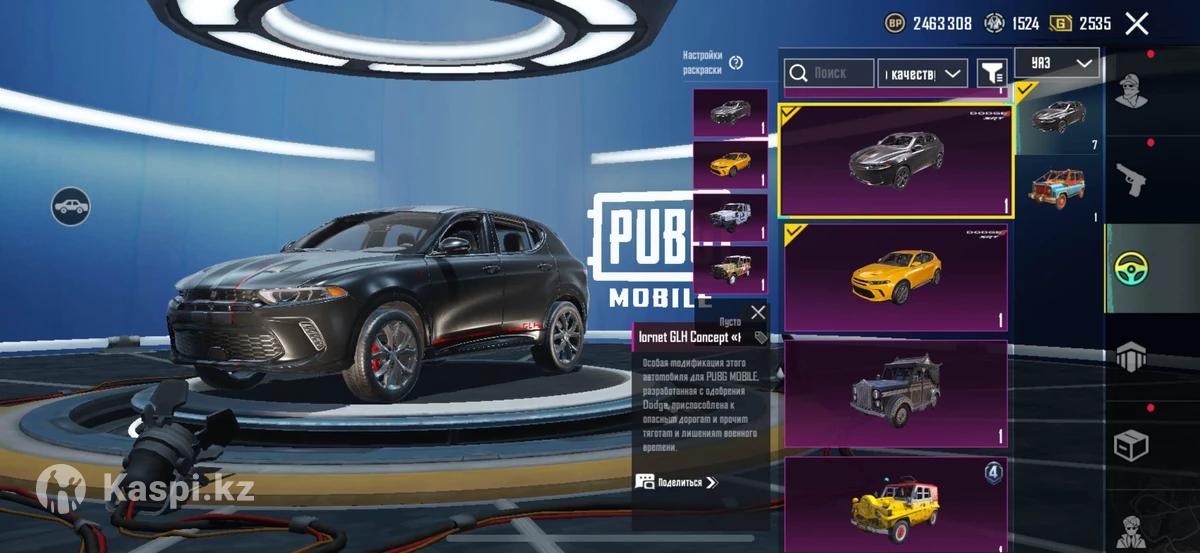1200x553 pixels.
Task: Open the quality sort dropdown
Action: tap(922, 73)
